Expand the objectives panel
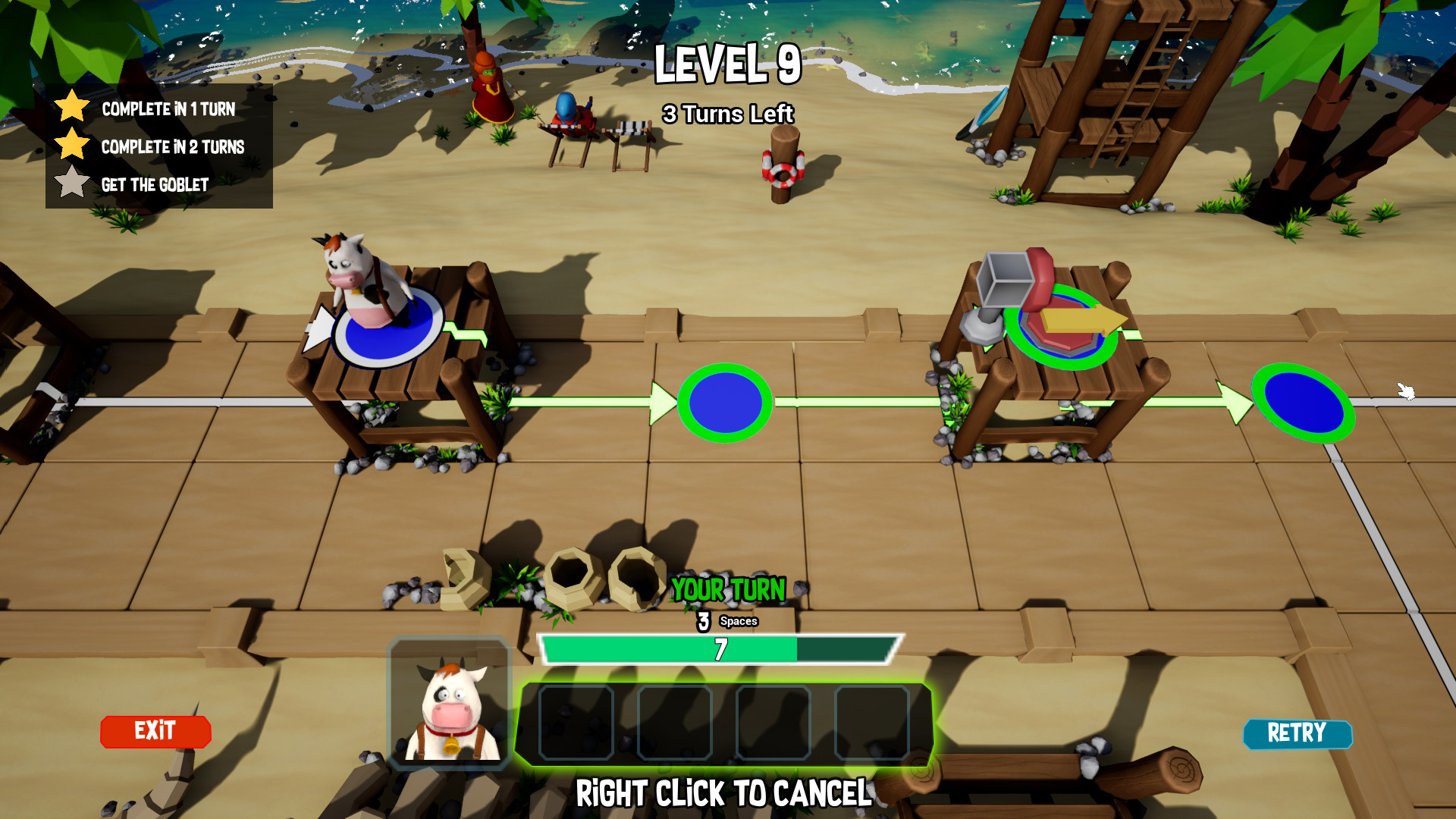Image resolution: width=1456 pixels, height=819 pixels. click(159, 146)
